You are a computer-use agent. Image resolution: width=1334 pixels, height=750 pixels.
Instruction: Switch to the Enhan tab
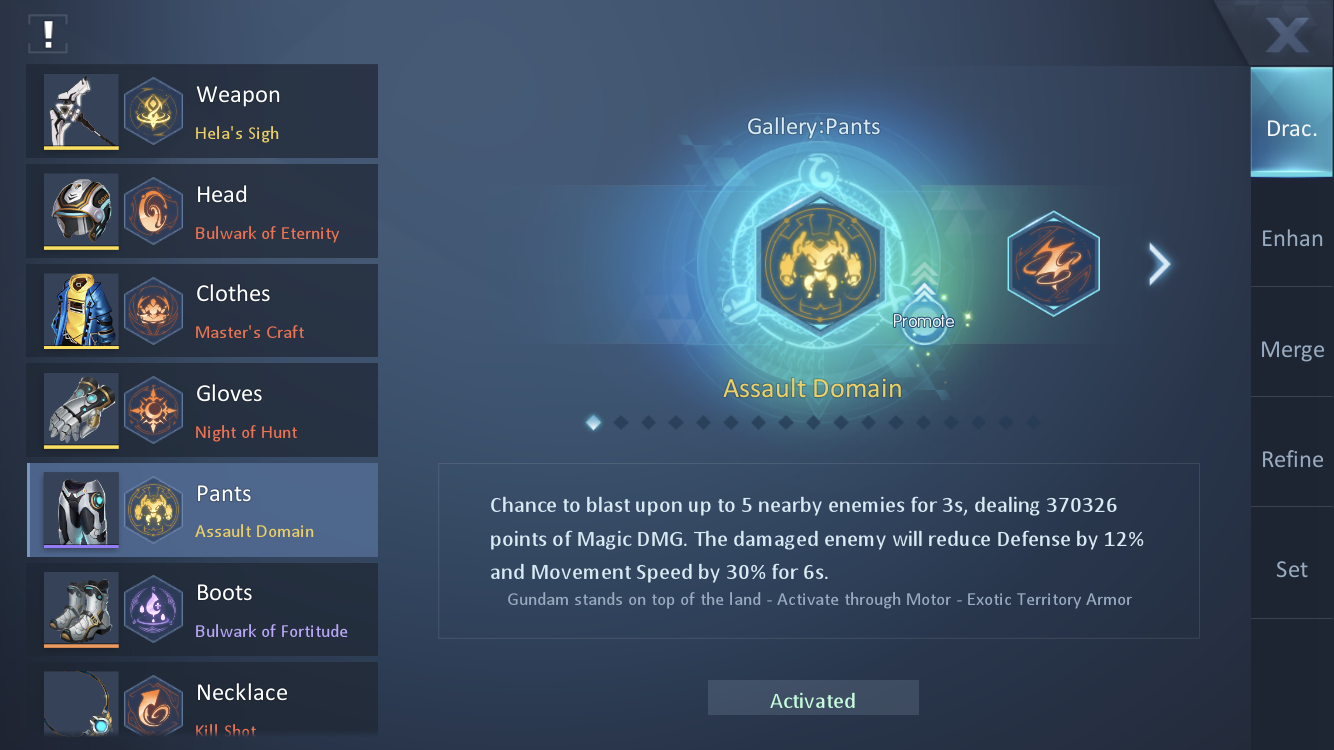1291,238
